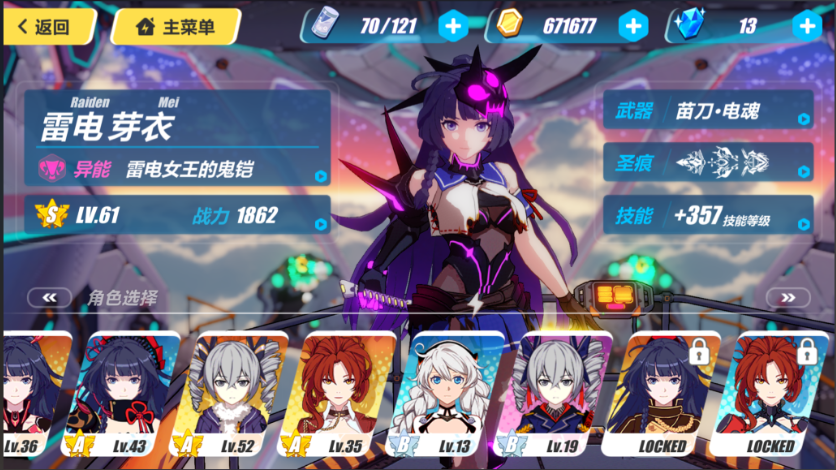
Task: Select the locked purple-haired character card
Action: coord(668,395)
